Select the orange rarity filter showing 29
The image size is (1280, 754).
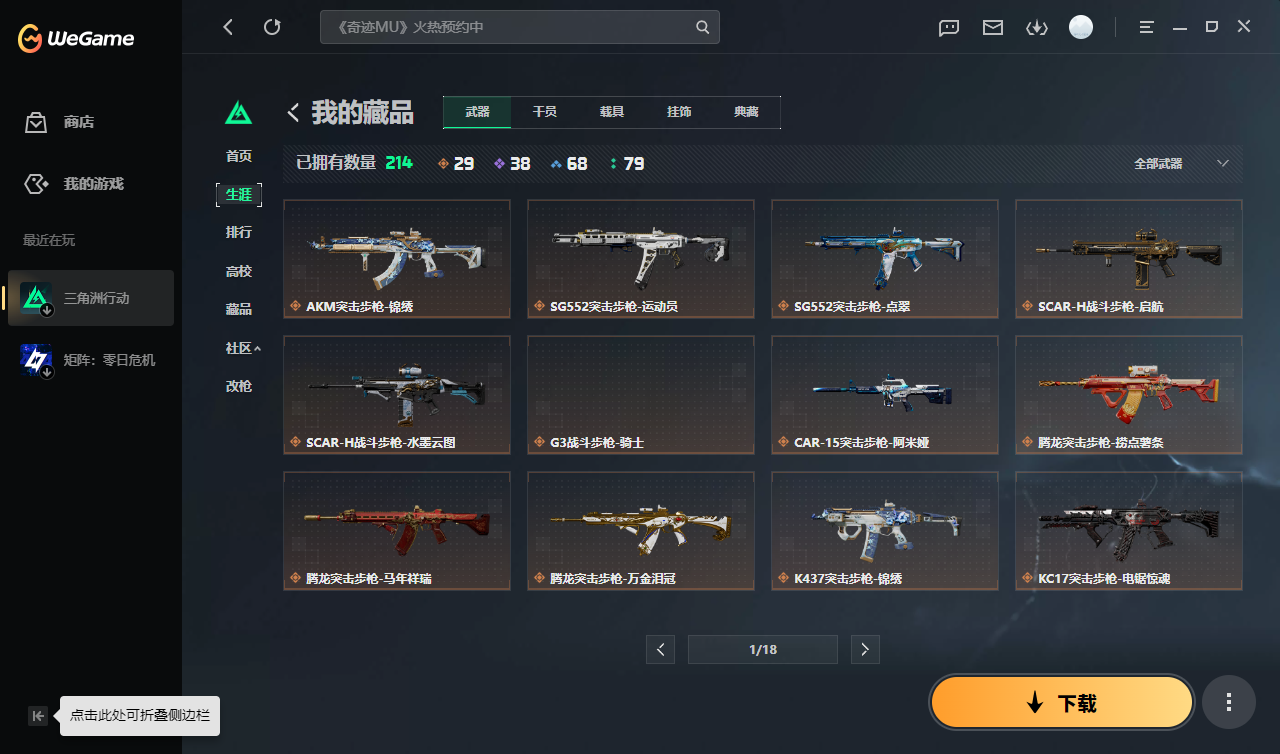pyautogui.click(x=455, y=163)
